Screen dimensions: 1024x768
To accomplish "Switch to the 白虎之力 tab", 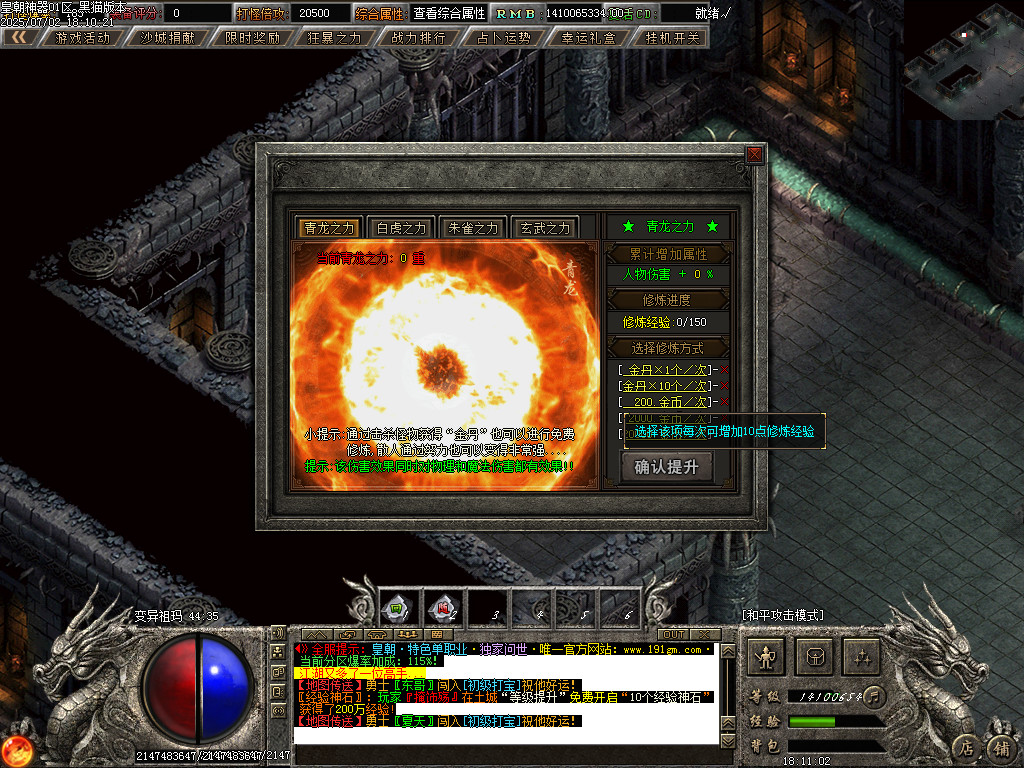I will click(x=400, y=228).
